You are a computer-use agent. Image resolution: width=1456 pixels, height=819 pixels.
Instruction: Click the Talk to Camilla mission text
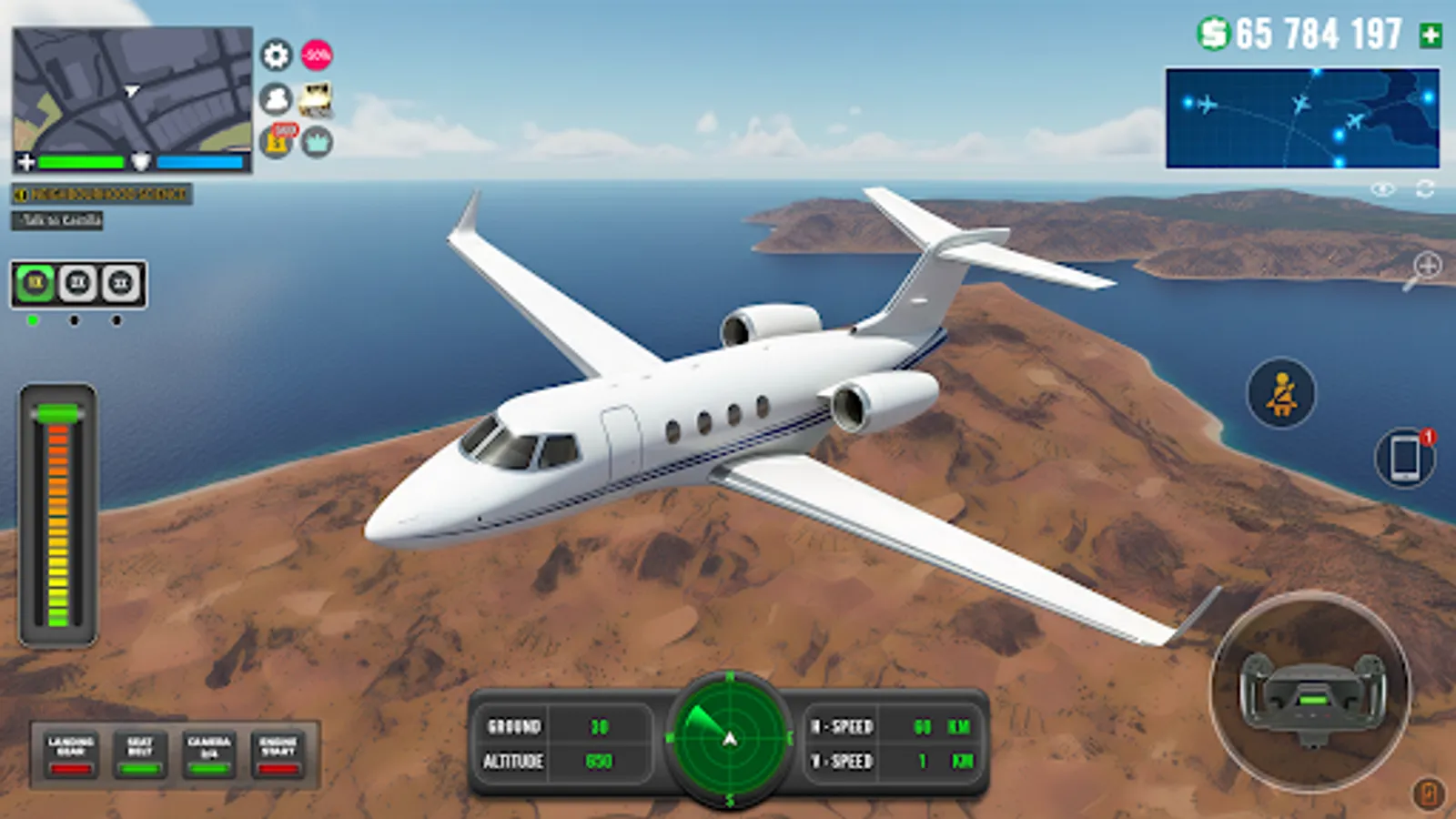57,219
